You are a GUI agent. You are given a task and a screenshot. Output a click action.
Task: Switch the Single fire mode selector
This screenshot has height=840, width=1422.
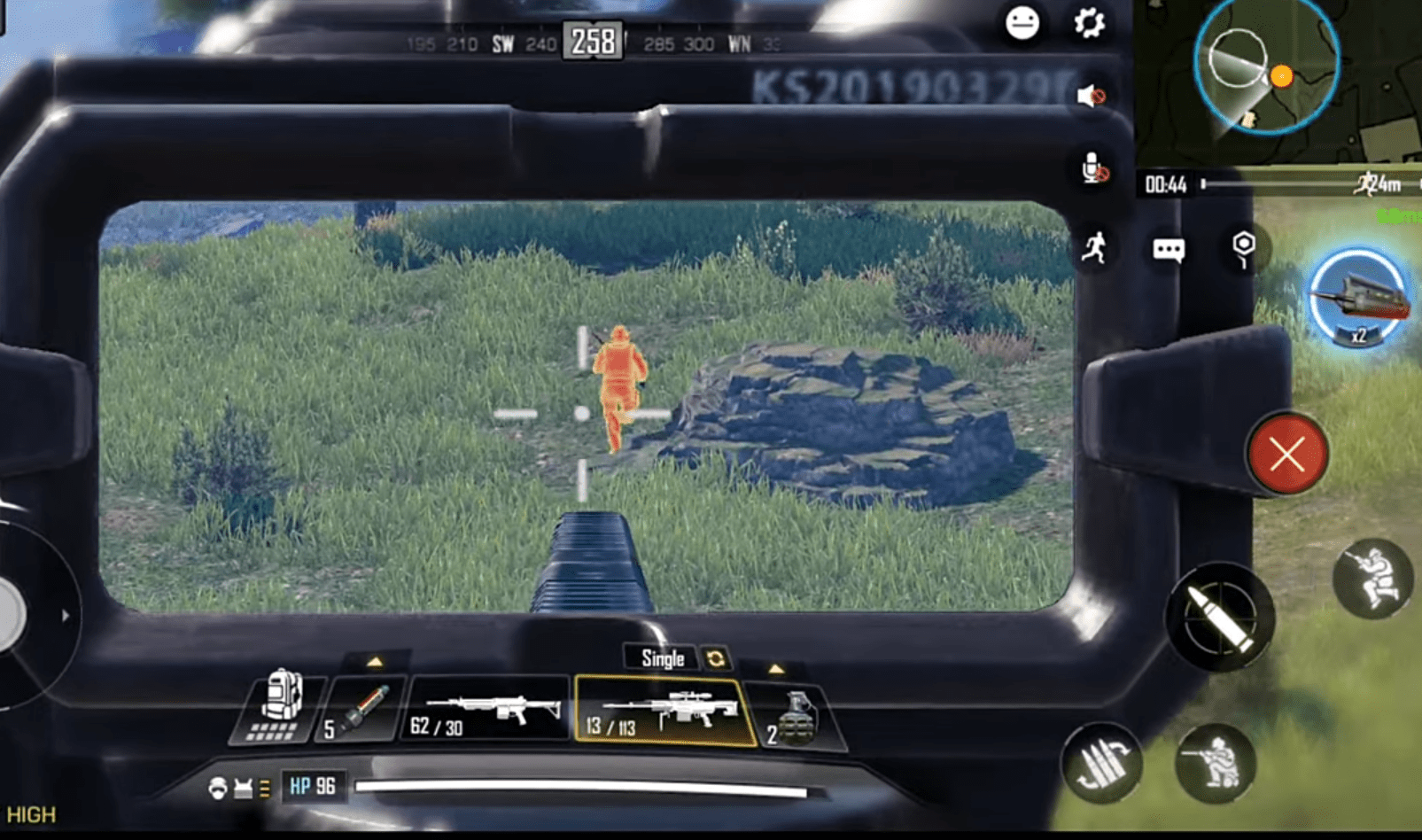(659, 658)
